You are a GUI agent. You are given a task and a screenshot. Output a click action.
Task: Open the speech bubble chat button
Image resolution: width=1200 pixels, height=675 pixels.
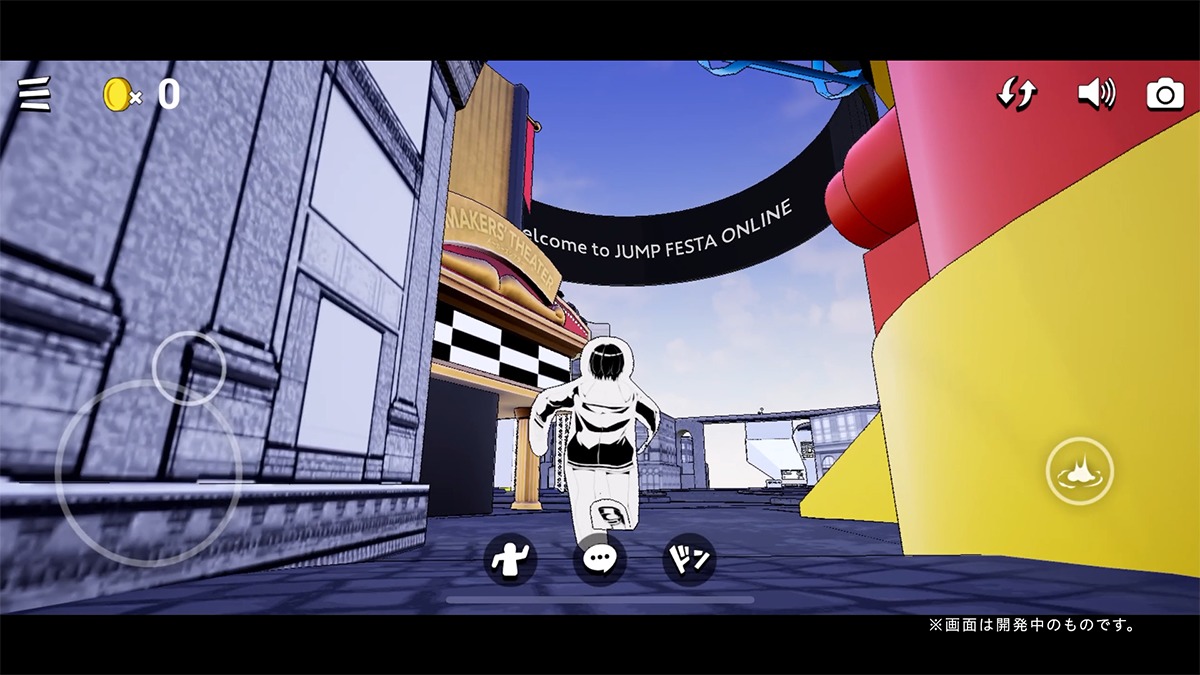click(599, 559)
